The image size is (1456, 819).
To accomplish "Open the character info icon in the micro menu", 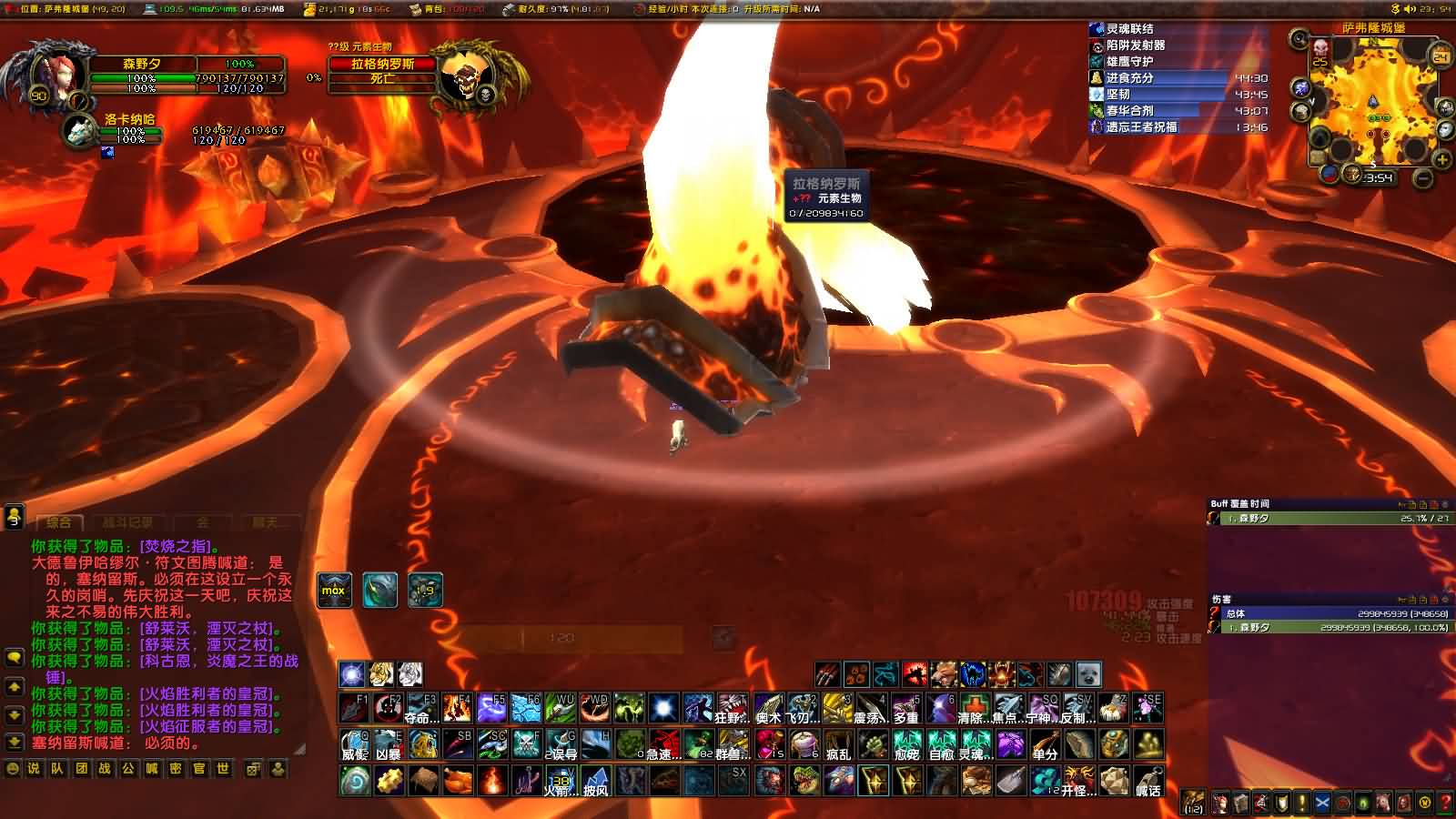I will click(x=1220, y=804).
